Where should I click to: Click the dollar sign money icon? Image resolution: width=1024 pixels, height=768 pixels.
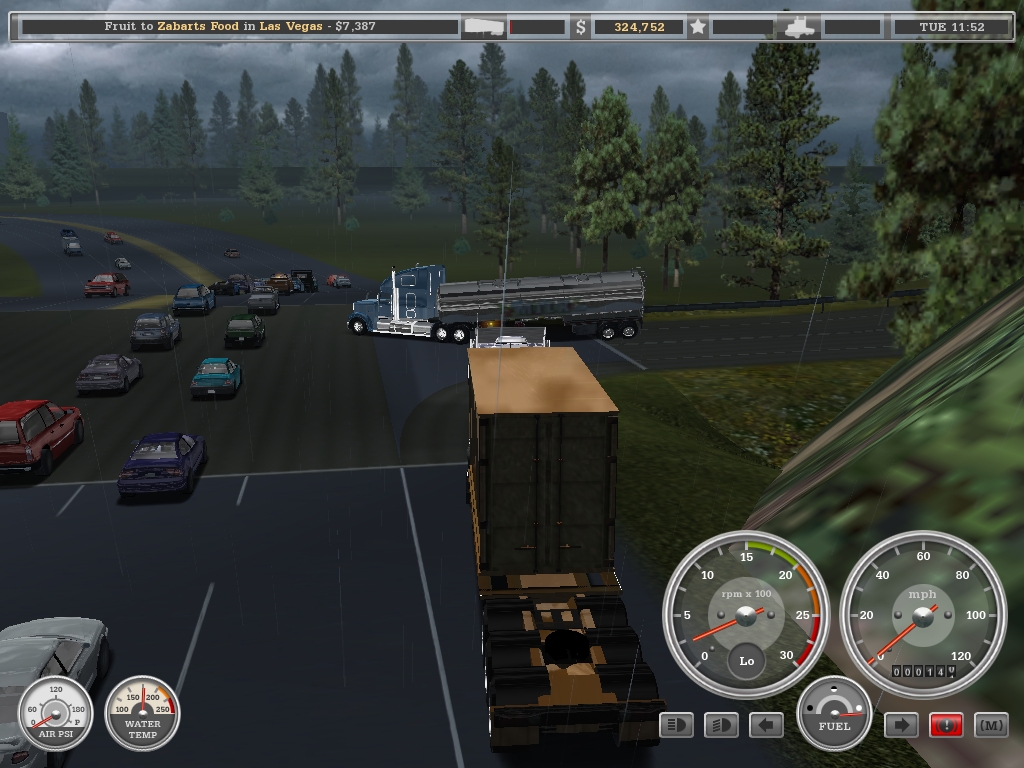581,27
